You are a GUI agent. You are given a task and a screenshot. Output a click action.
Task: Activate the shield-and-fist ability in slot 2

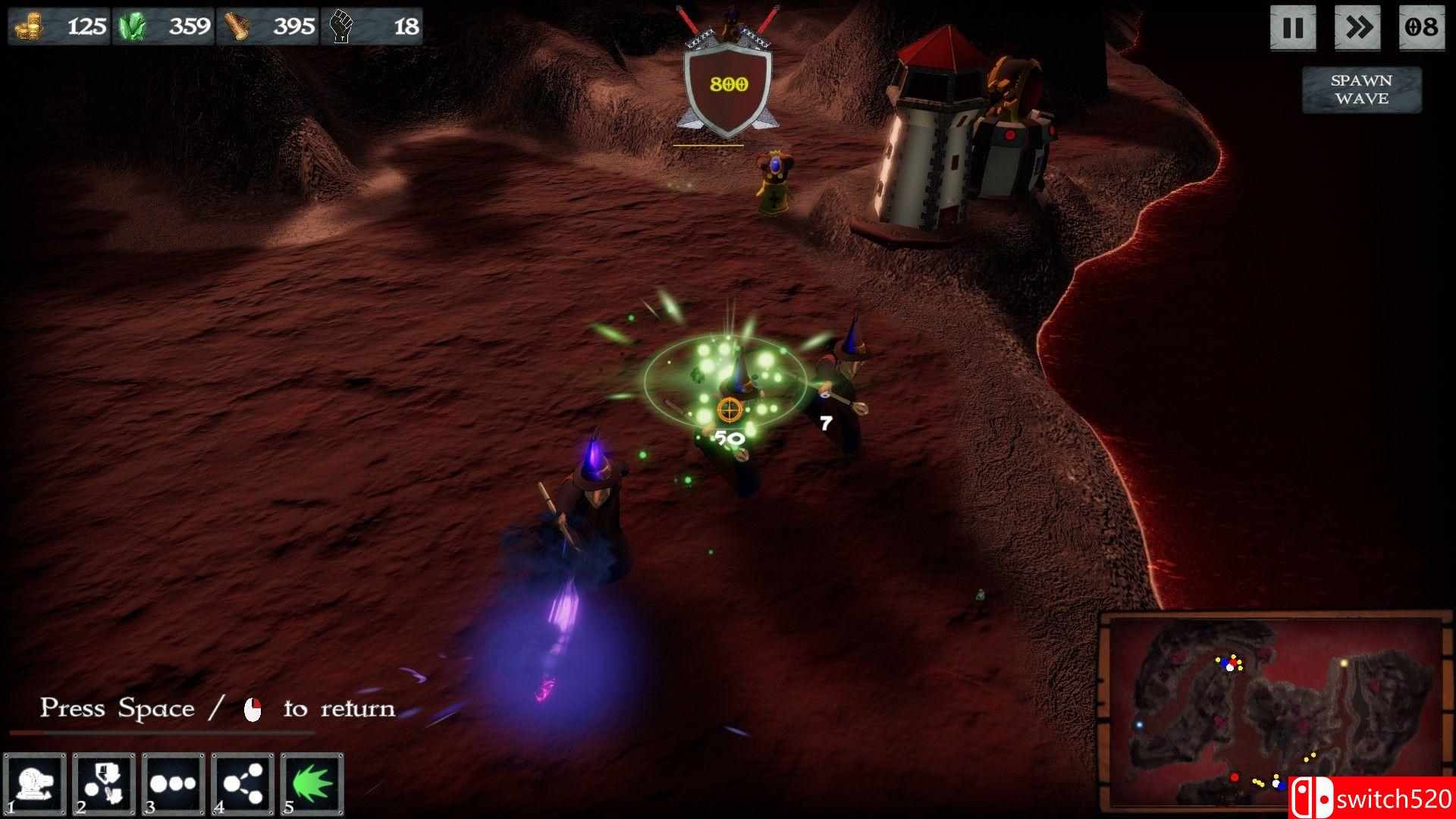(104, 784)
